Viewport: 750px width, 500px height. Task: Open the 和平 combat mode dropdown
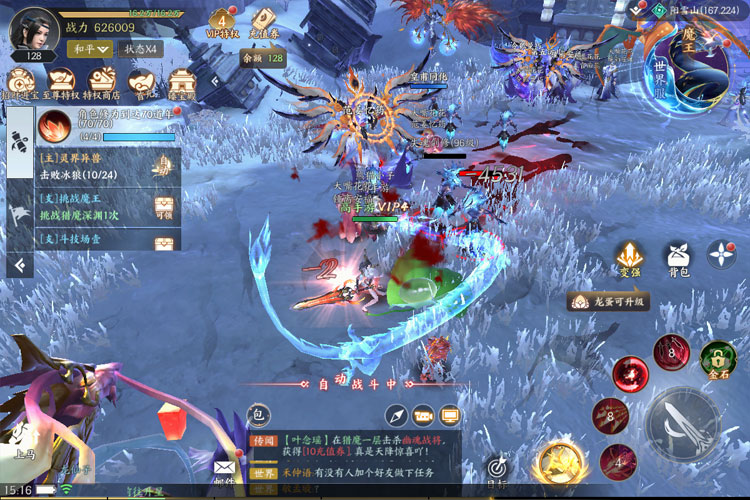click(x=88, y=49)
